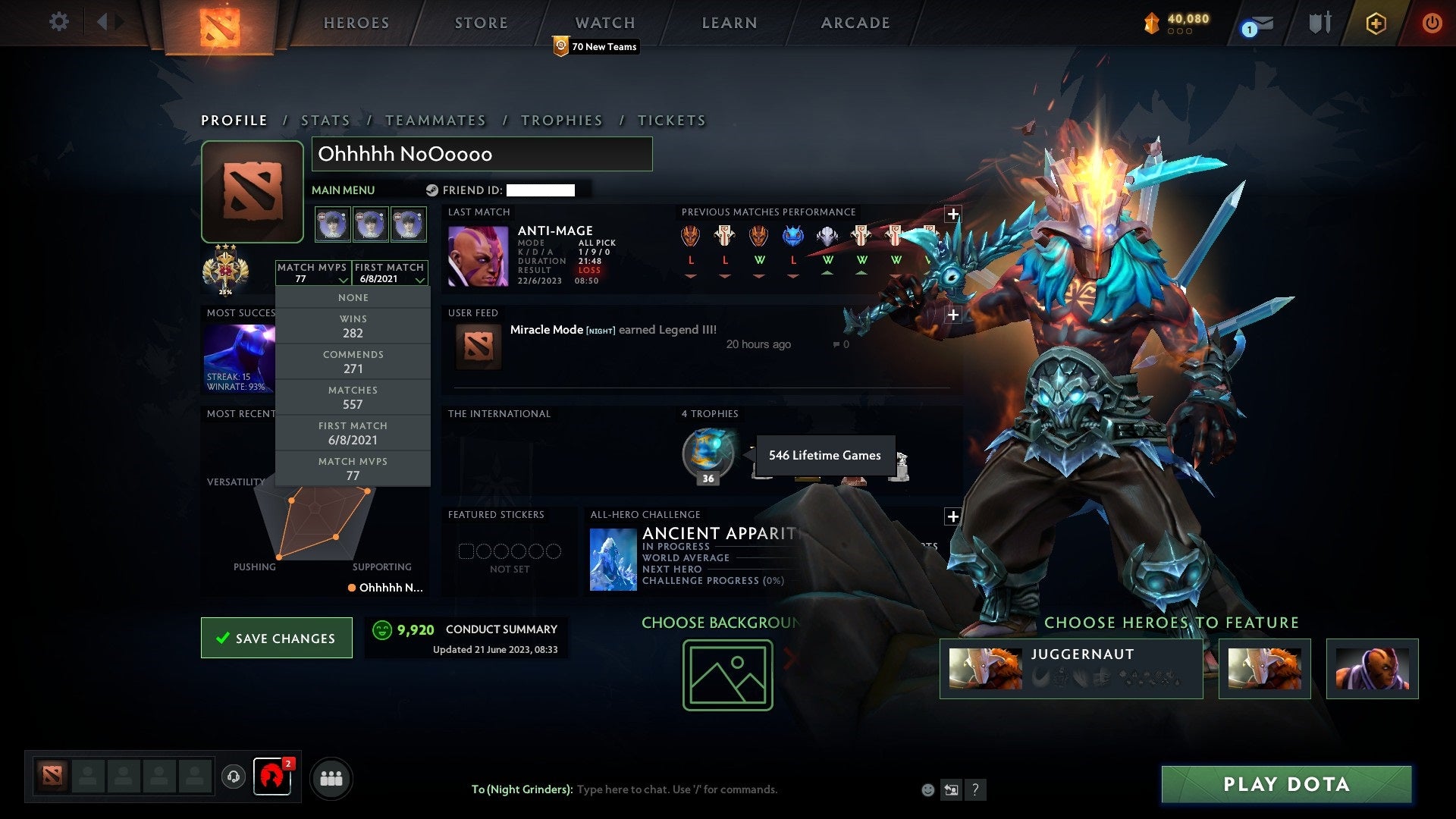
Task: Open the Armory shield and sword icon
Action: [x=1319, y=23]
